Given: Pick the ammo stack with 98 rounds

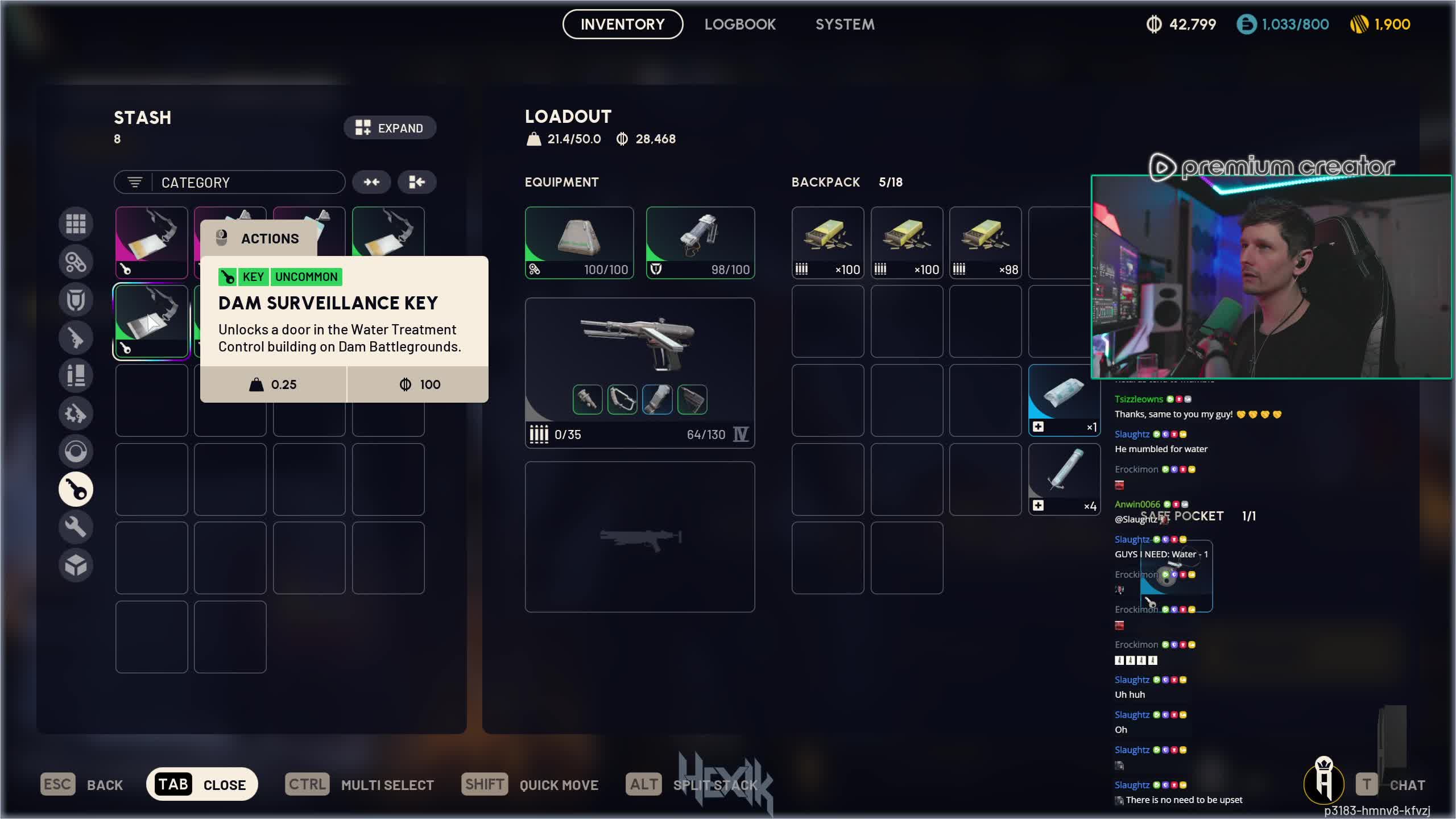Looking at the screenshot, I should (985, 242).
